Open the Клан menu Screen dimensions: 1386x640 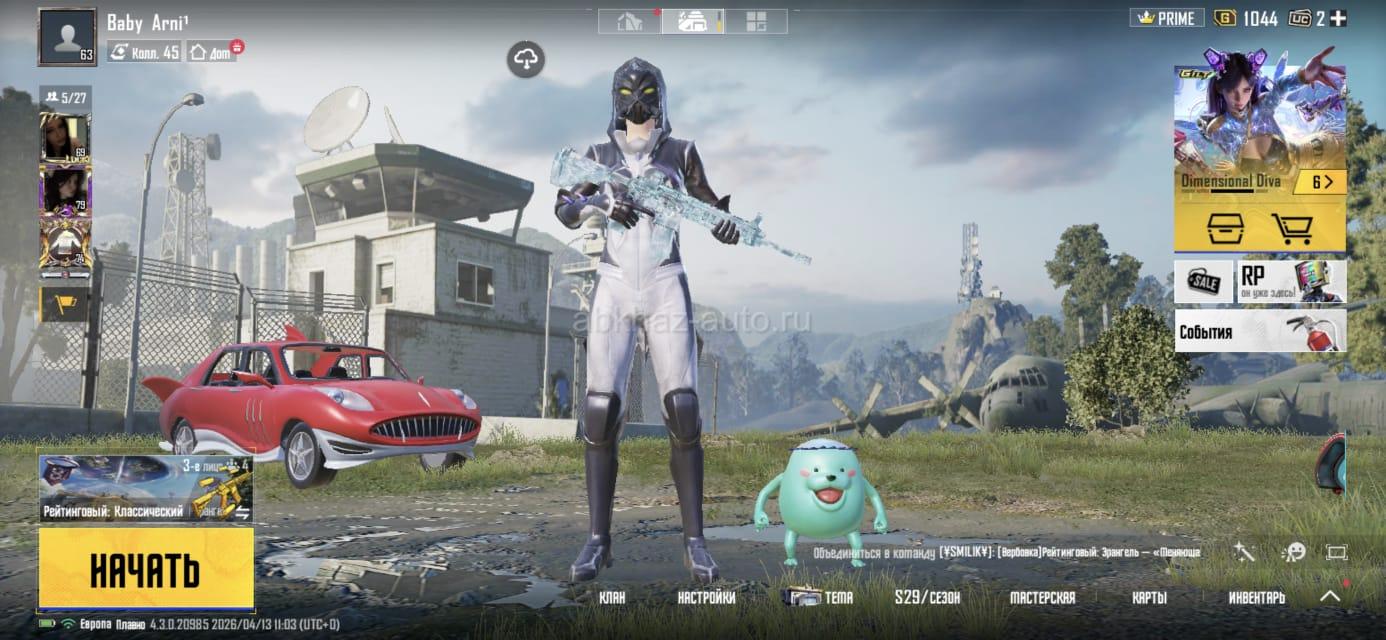612,598
